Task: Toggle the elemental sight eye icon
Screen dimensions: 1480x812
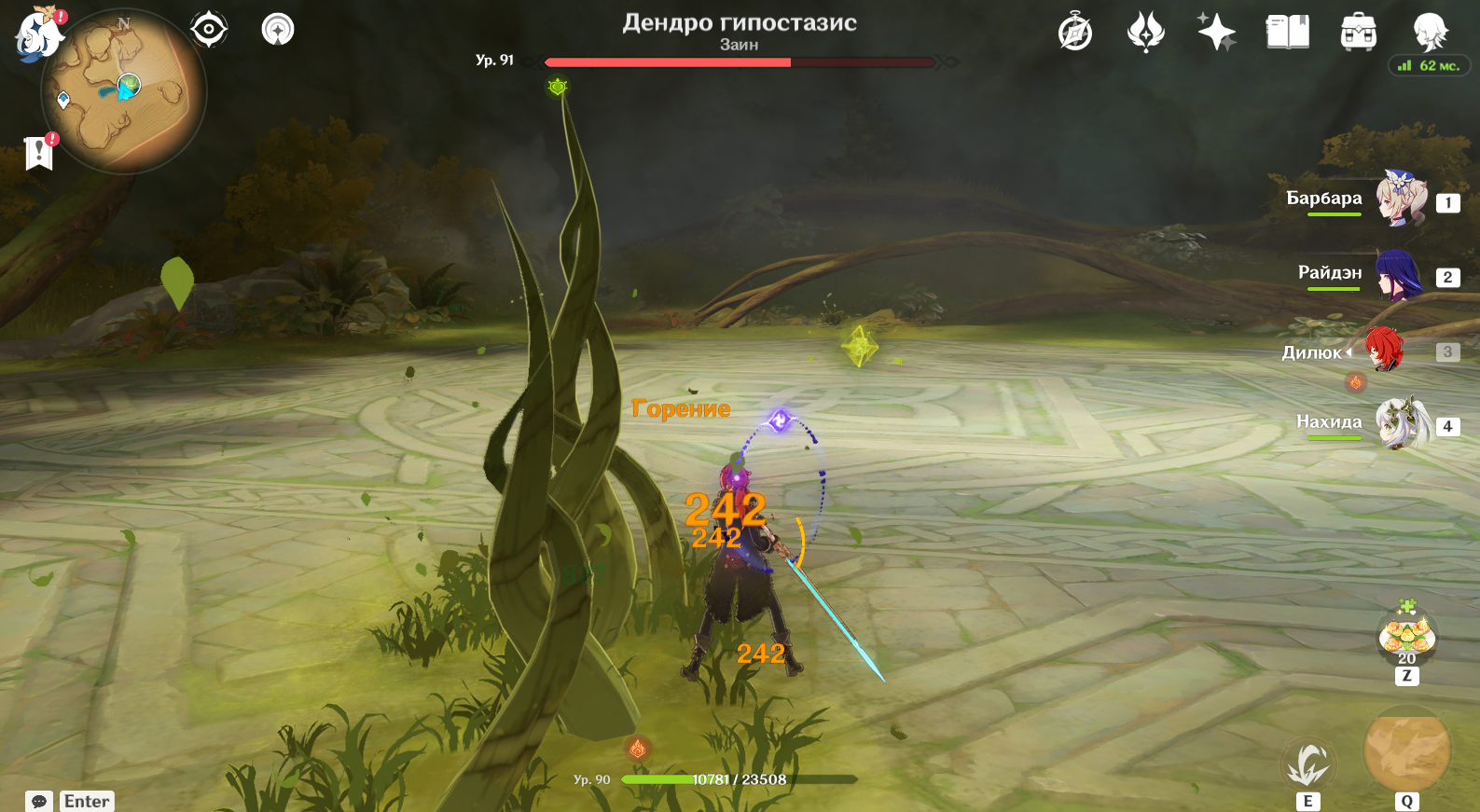Action: click(208, 30)
